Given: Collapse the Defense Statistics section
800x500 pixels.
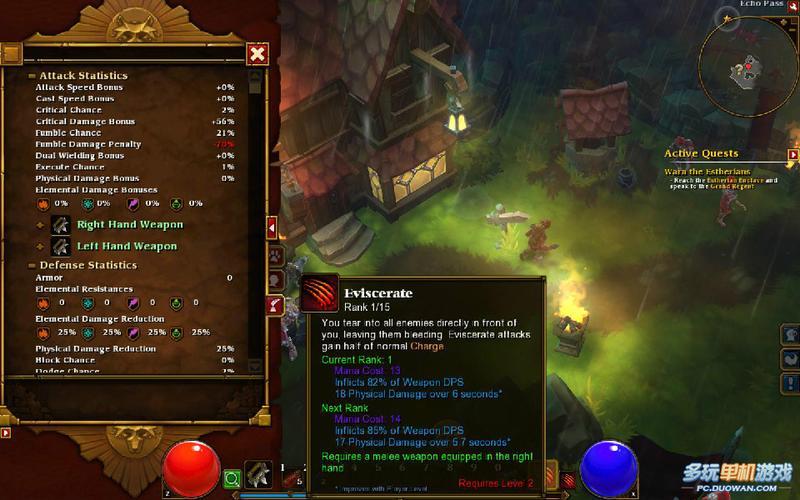Looking at the screenshot, I should pyautogui.click(x=31, y=265).
